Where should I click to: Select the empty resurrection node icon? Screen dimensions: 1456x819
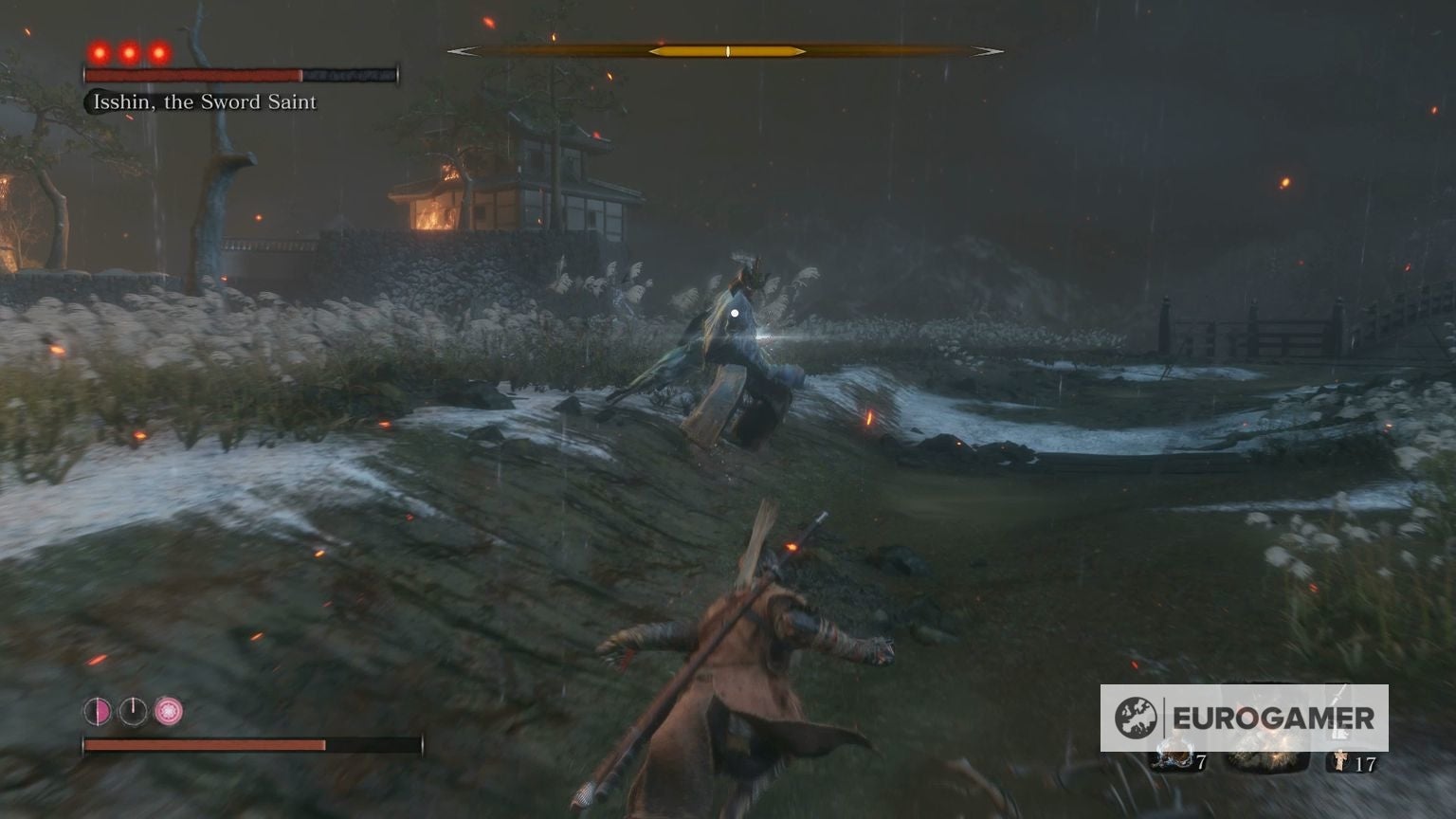[134, 711]
